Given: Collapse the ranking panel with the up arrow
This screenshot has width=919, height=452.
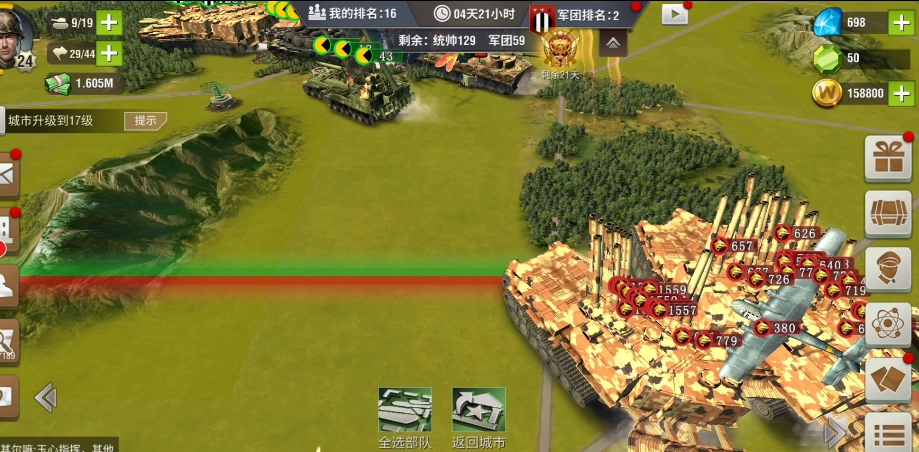Looking at the screenshot, I should (x=613, y=41).
